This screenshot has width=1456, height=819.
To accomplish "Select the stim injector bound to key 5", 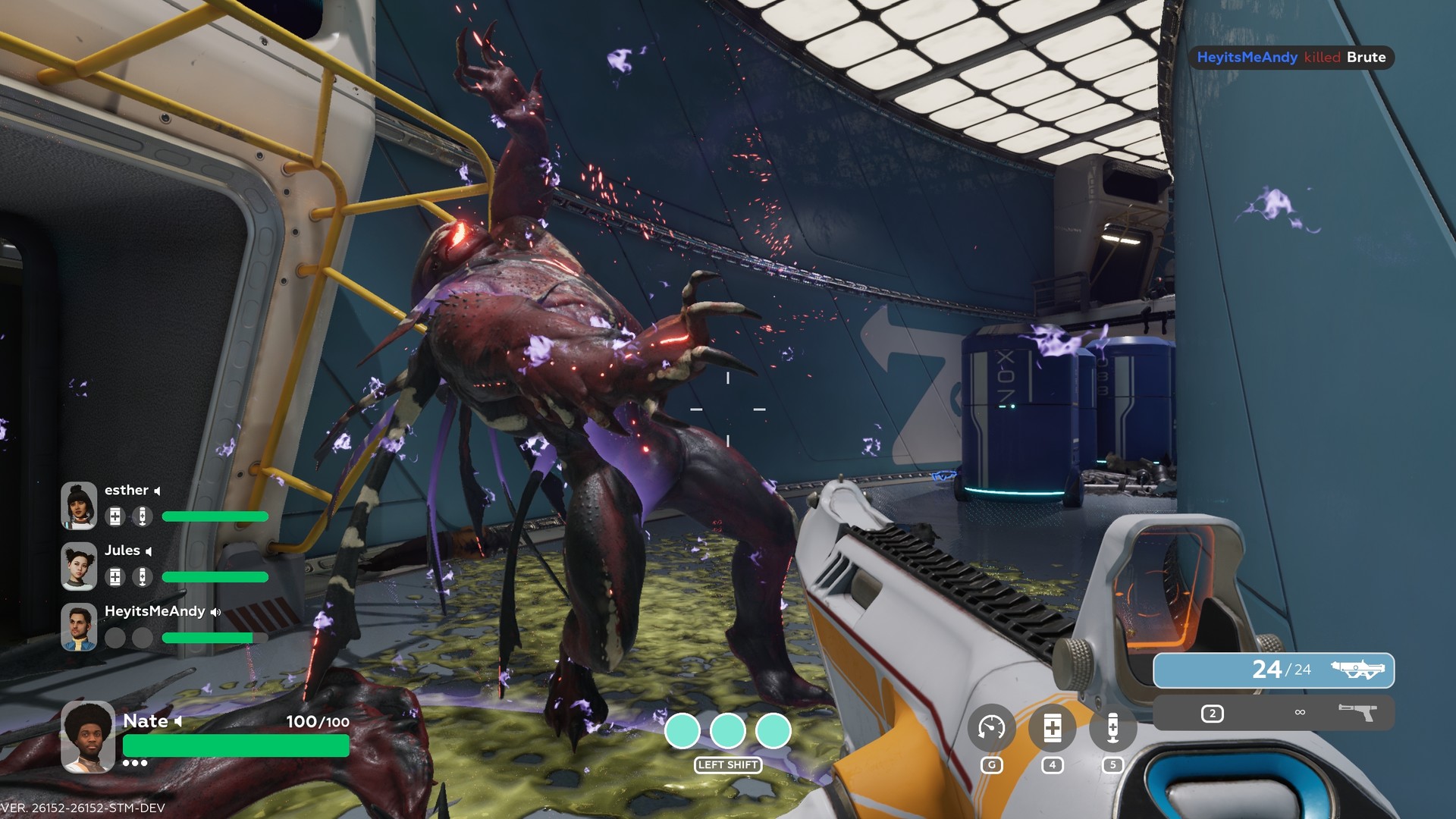I will [1112, 726].
